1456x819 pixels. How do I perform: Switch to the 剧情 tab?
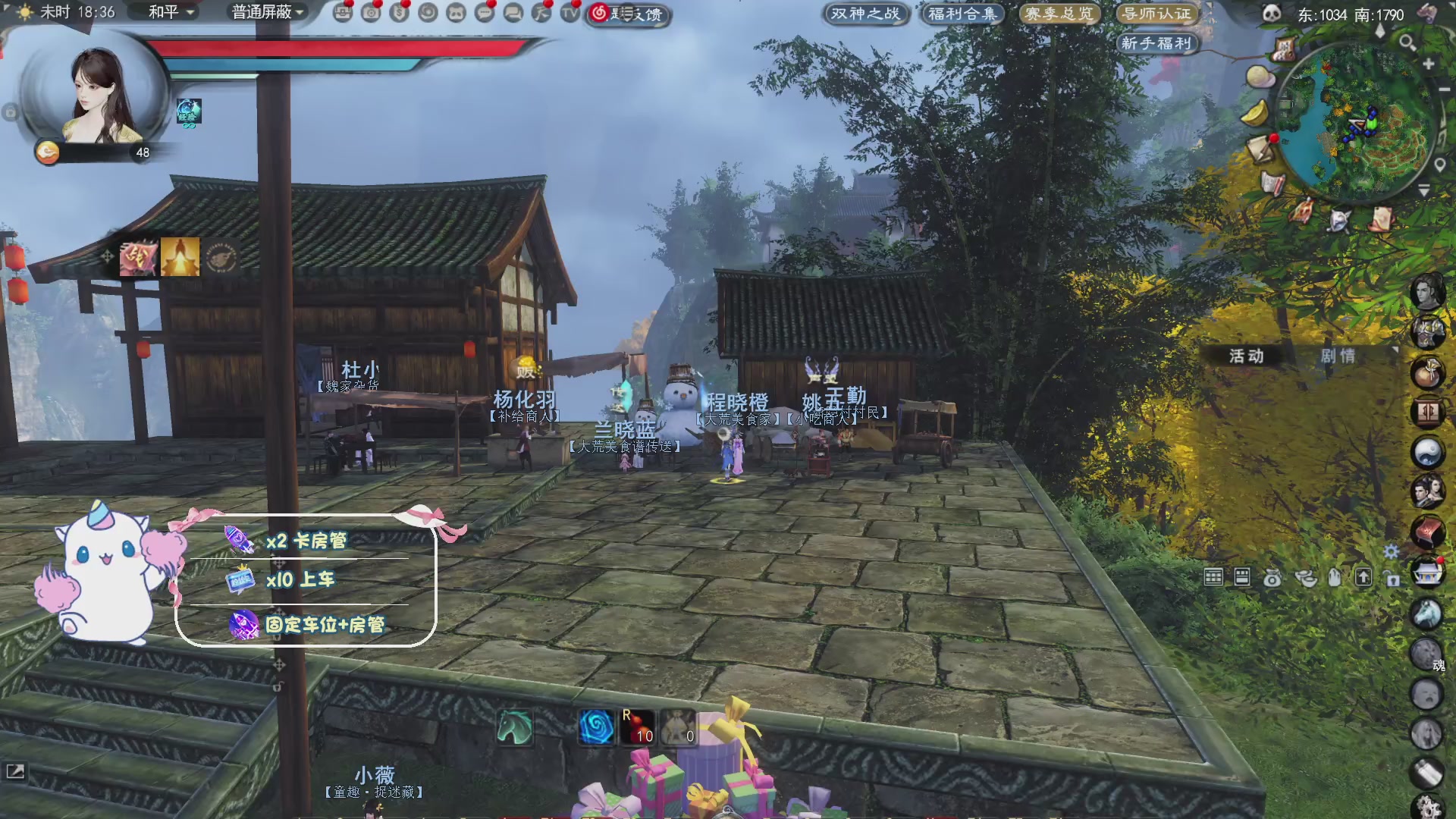(1338, 356)
